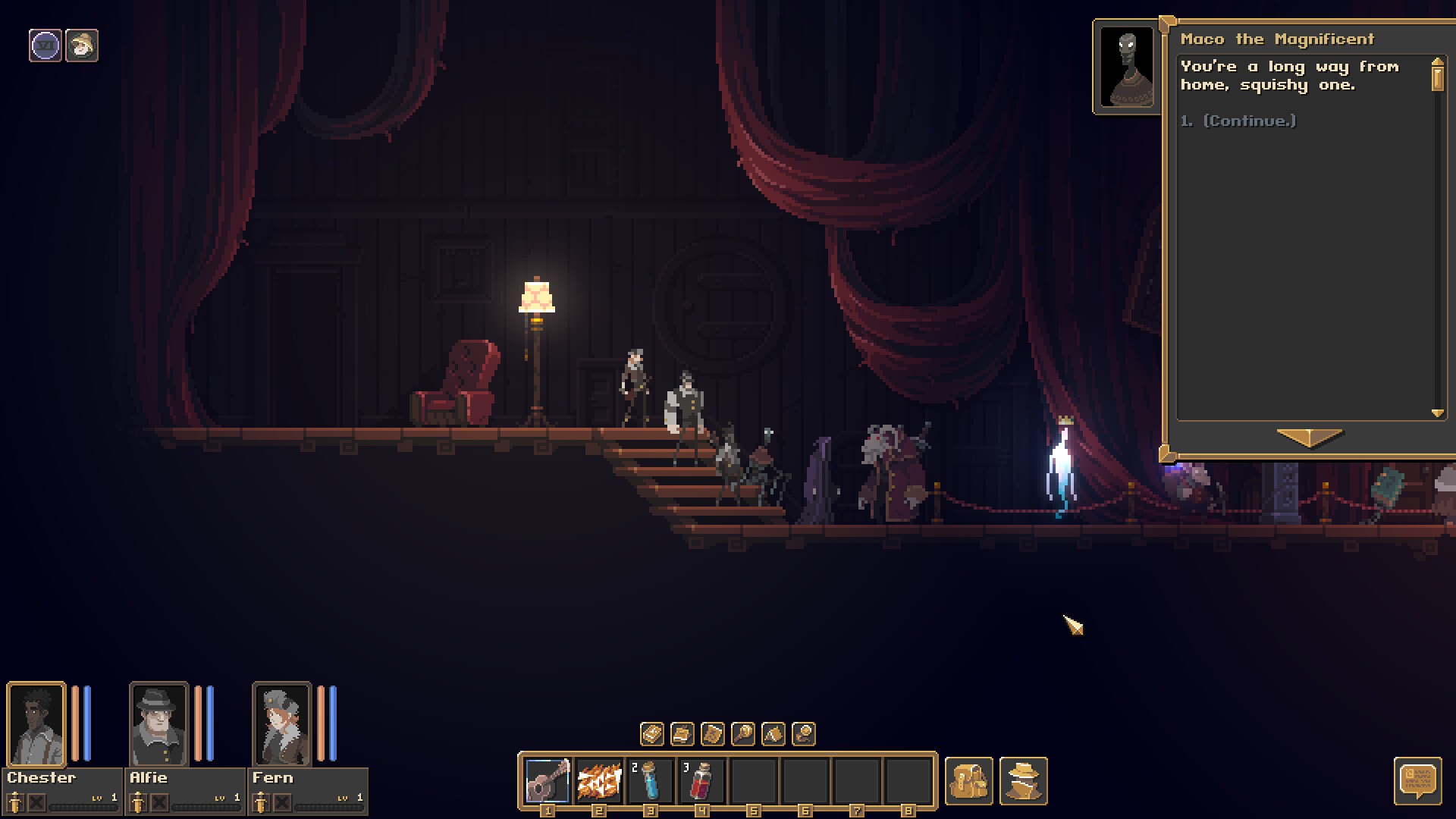Select the lute in hotbar slot 1
The image size is (1456, 819).
tap(546, 780)
